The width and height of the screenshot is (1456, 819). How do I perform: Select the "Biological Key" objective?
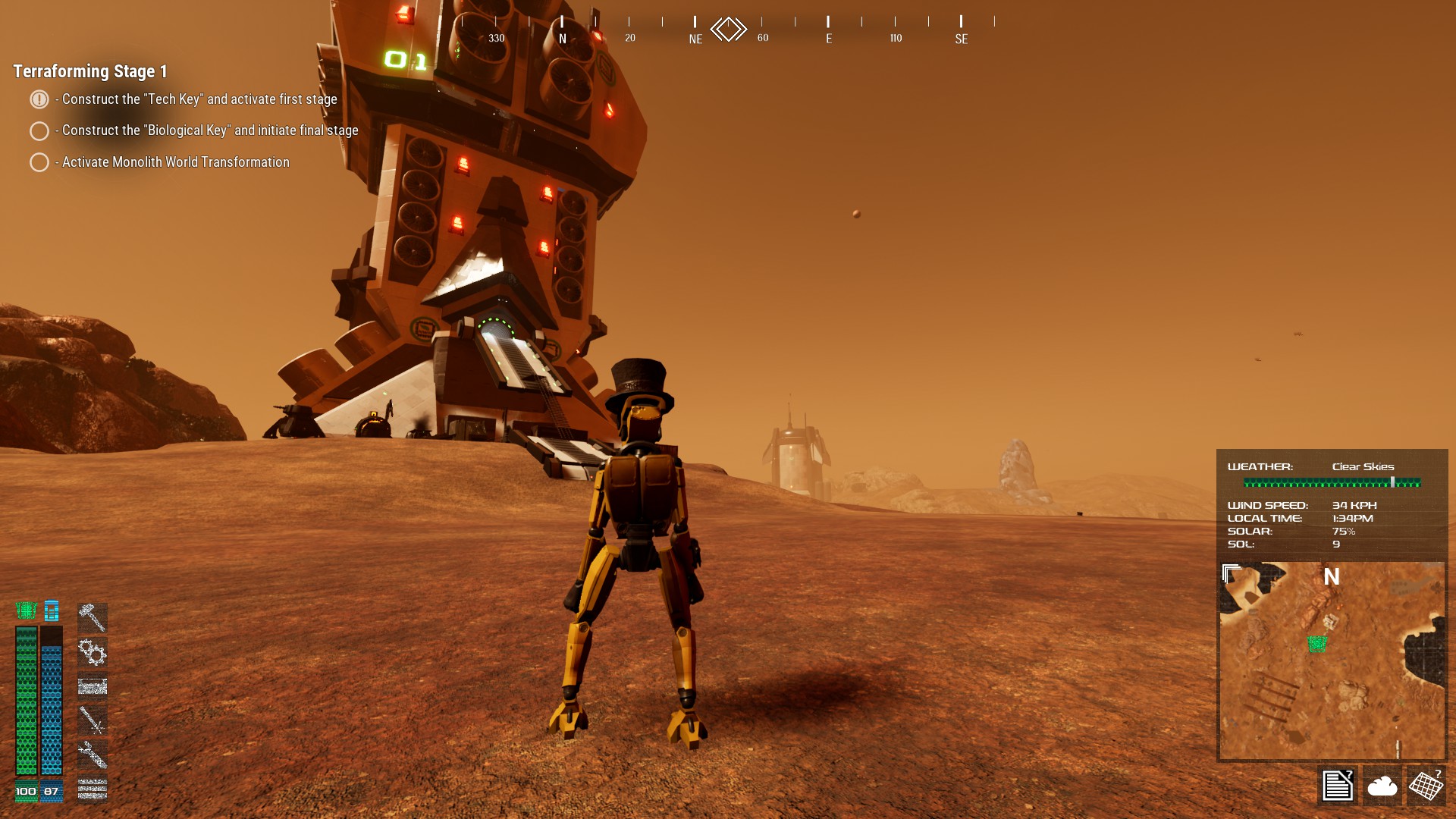pos(209,130)
